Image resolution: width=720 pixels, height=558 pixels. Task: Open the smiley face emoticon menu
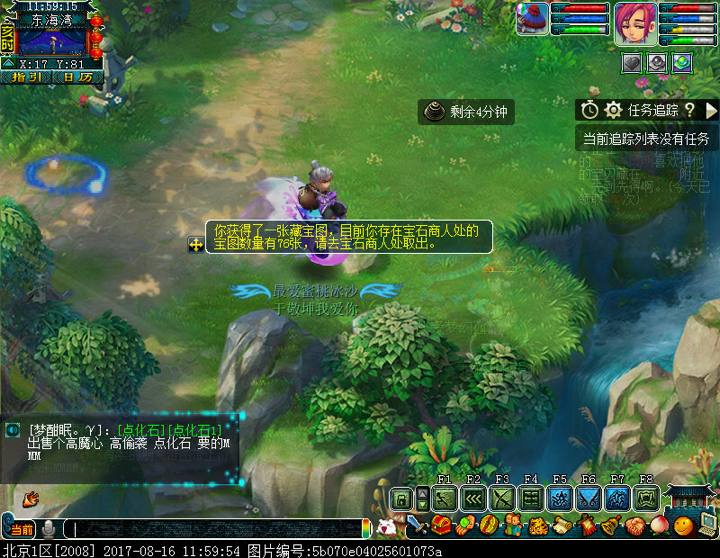coord(683,526)
